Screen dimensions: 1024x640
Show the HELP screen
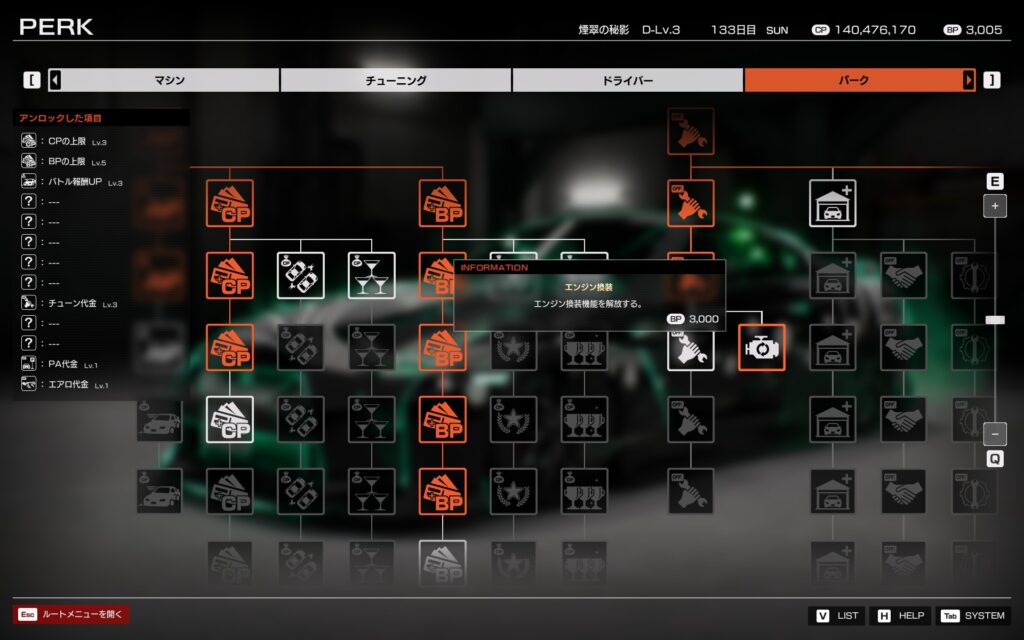coord(900,615)
